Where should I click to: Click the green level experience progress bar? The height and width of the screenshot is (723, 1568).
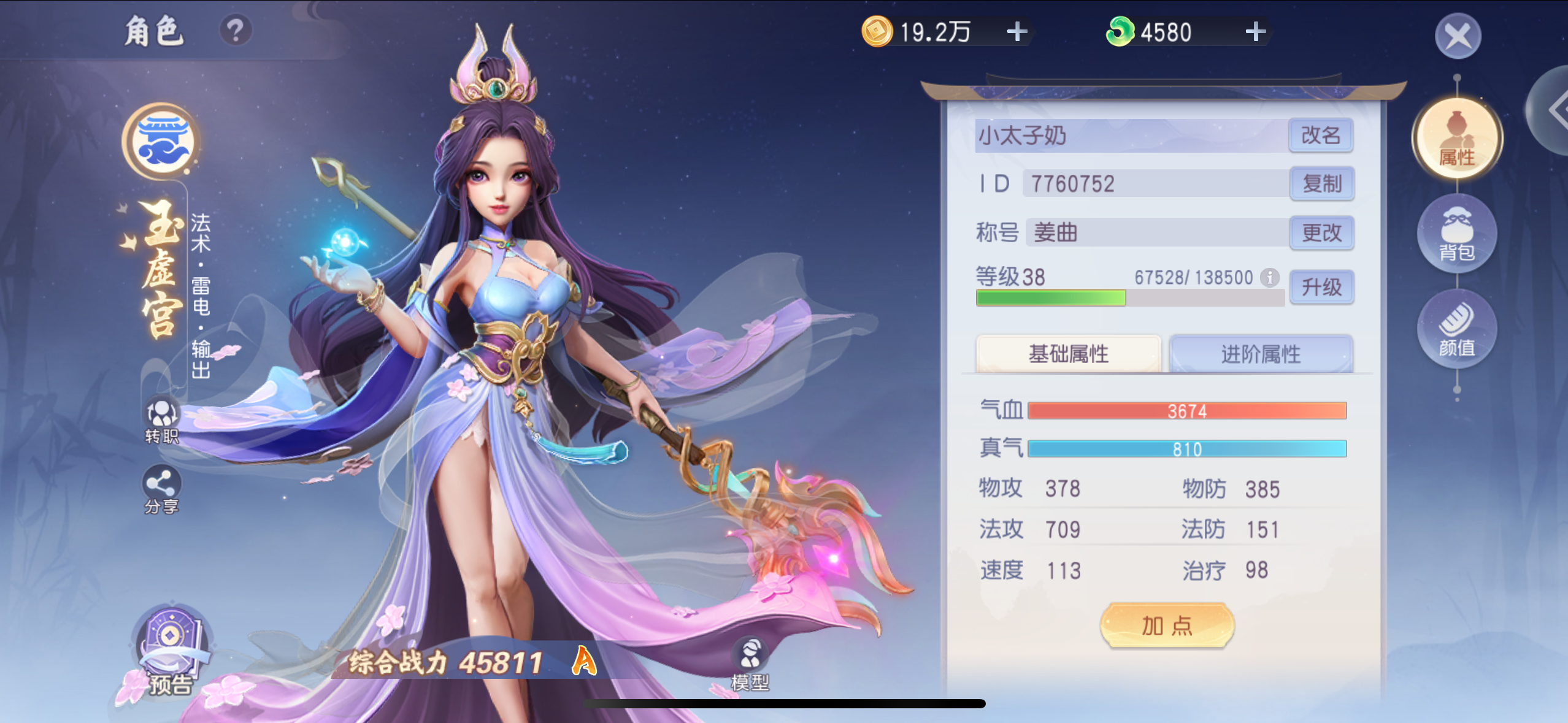point(1050,299)
